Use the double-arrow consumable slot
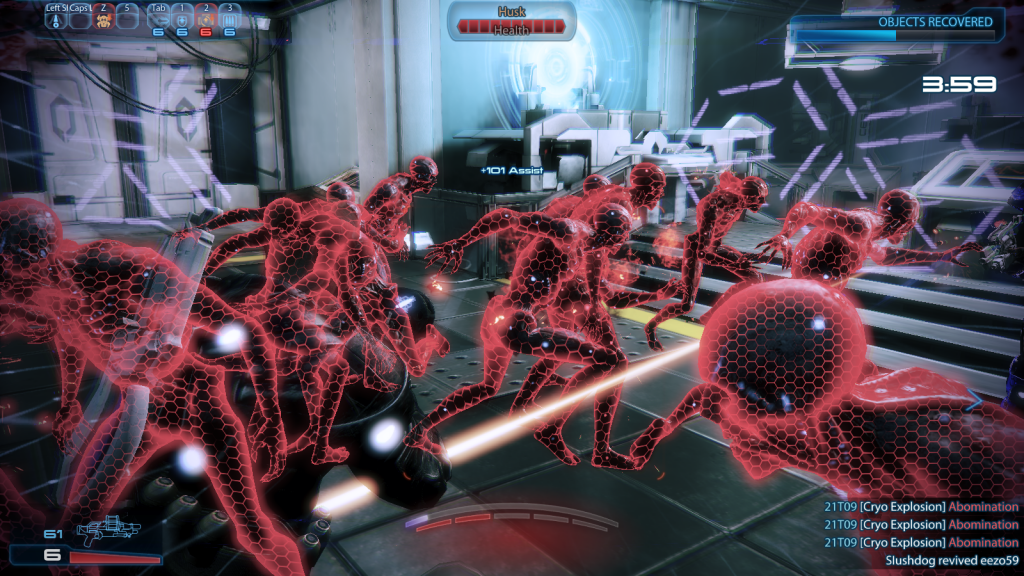The height and width of the screenshot is (576, 1024). tap(158, 19)
